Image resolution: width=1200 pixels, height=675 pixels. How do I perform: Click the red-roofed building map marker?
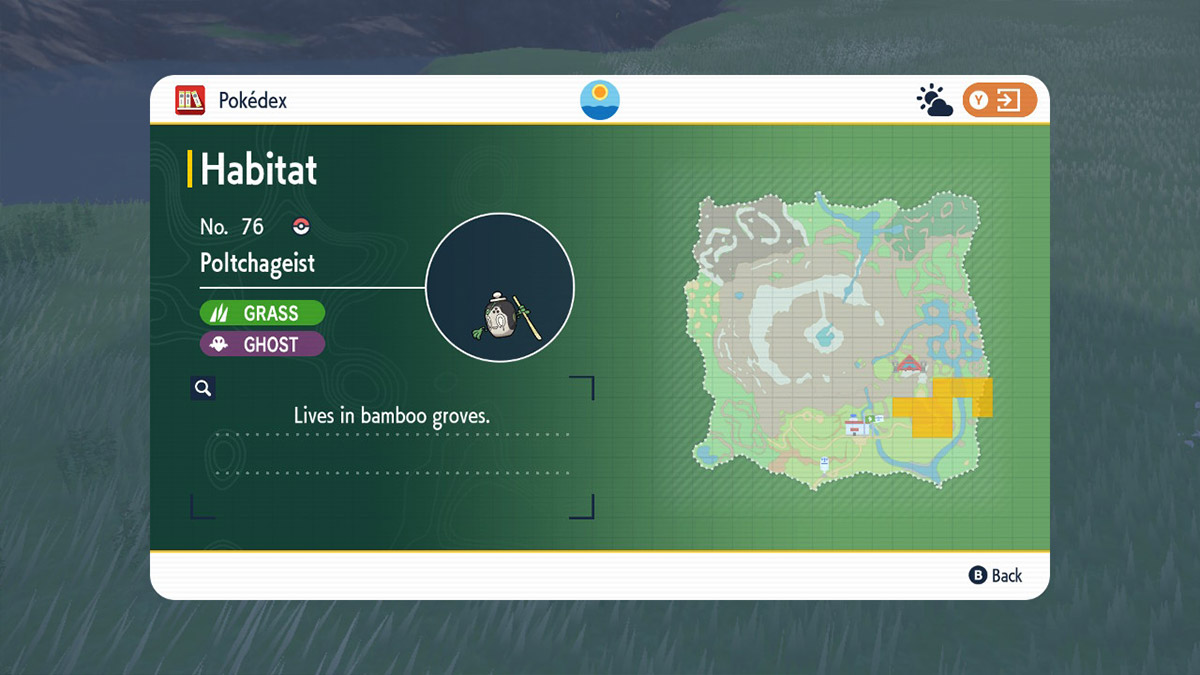click(908, 363)
